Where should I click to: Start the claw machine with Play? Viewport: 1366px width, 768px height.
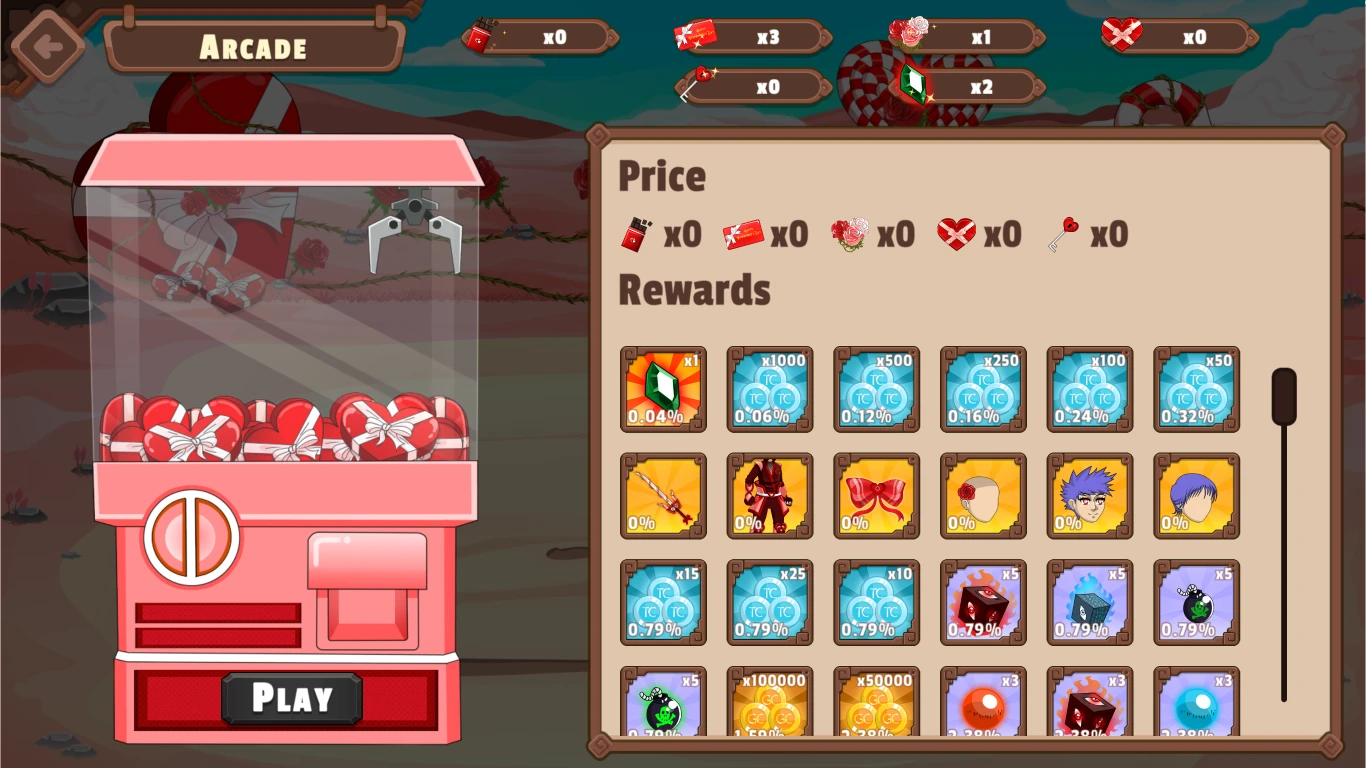click(x=291, y=698)
